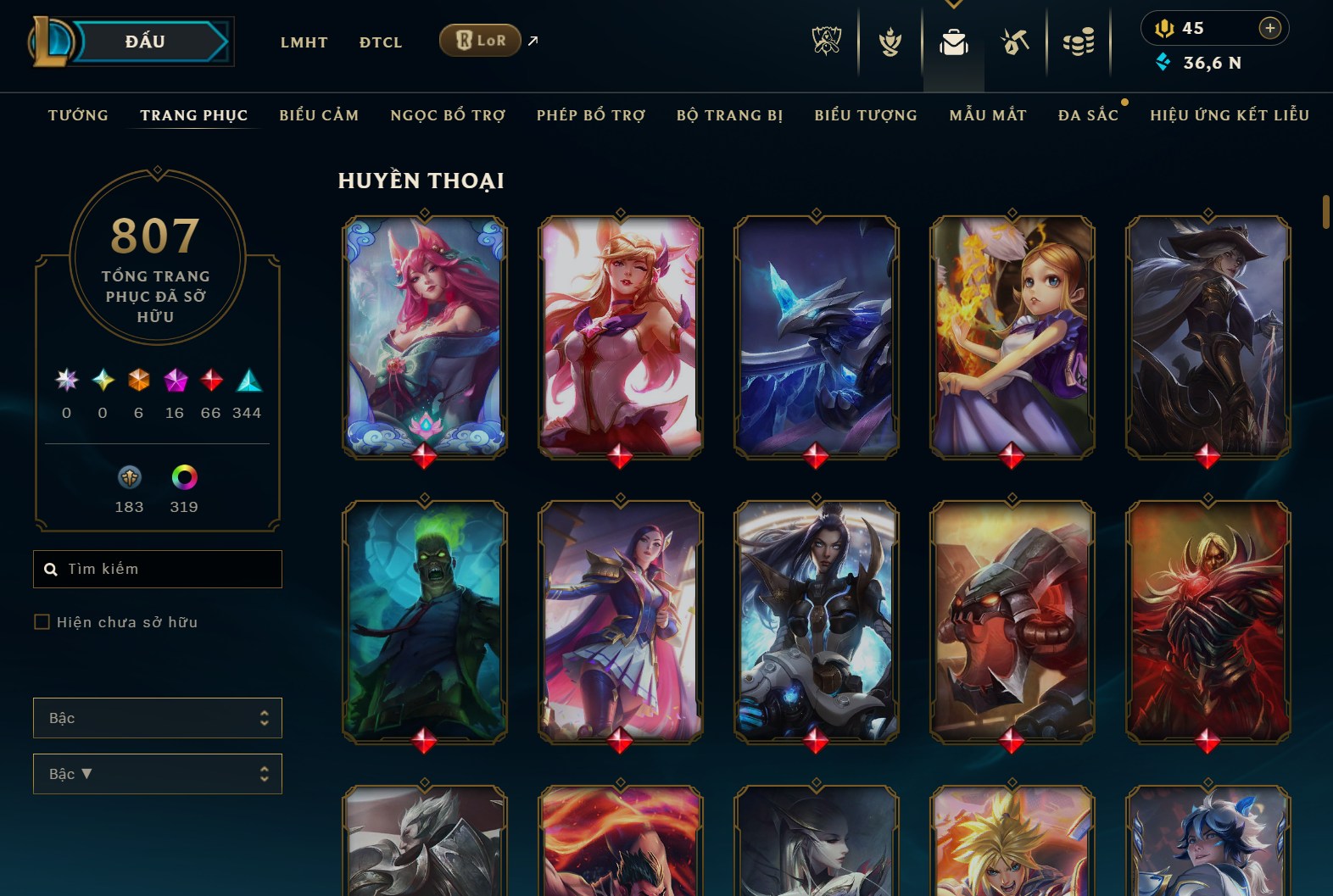The height and width of the screenshot is (896, 1333).
Task: Open the Clash crest icon
Action: coord(890,42)
